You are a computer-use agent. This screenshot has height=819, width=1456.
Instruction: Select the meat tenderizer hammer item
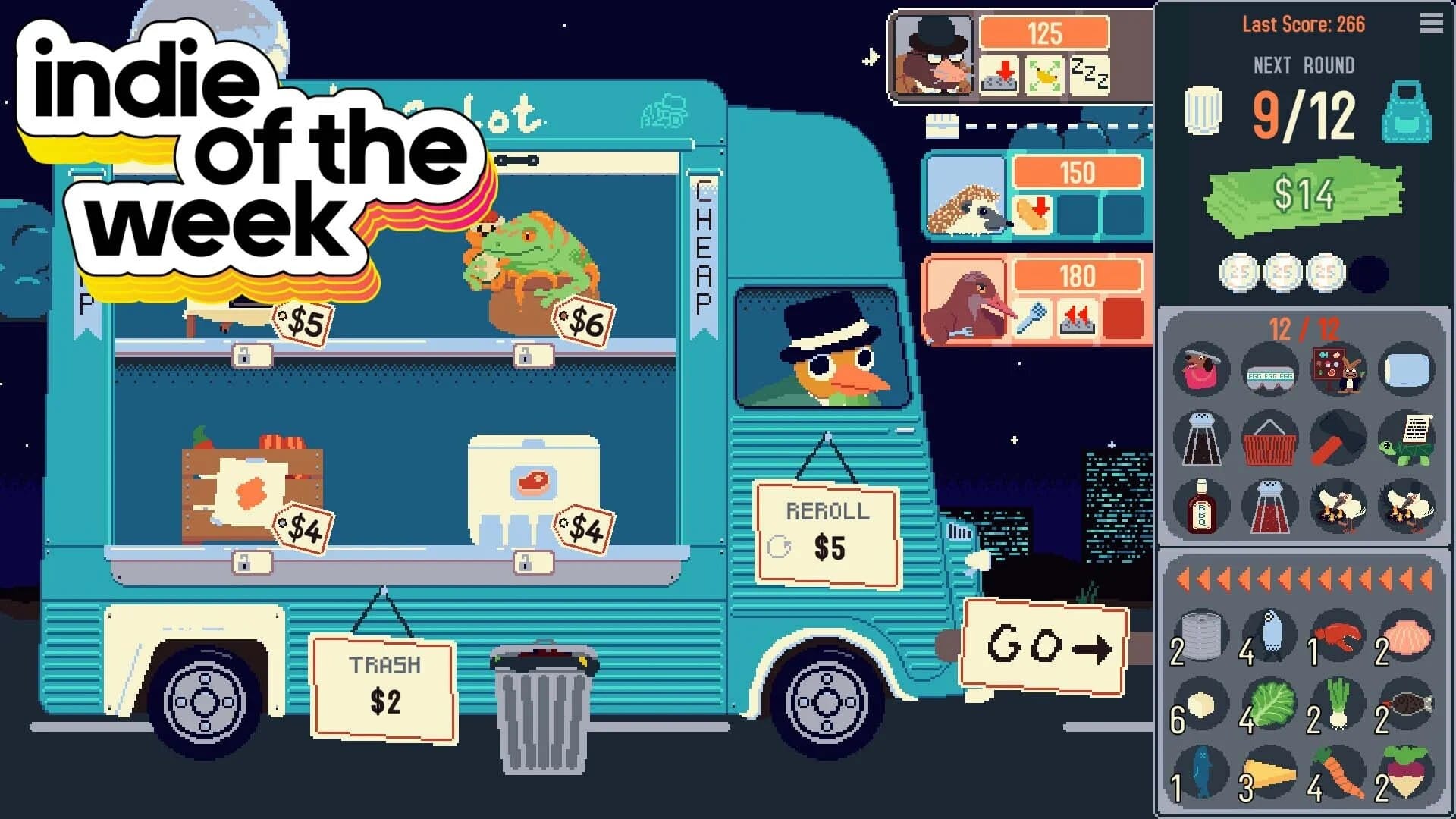1339,438
